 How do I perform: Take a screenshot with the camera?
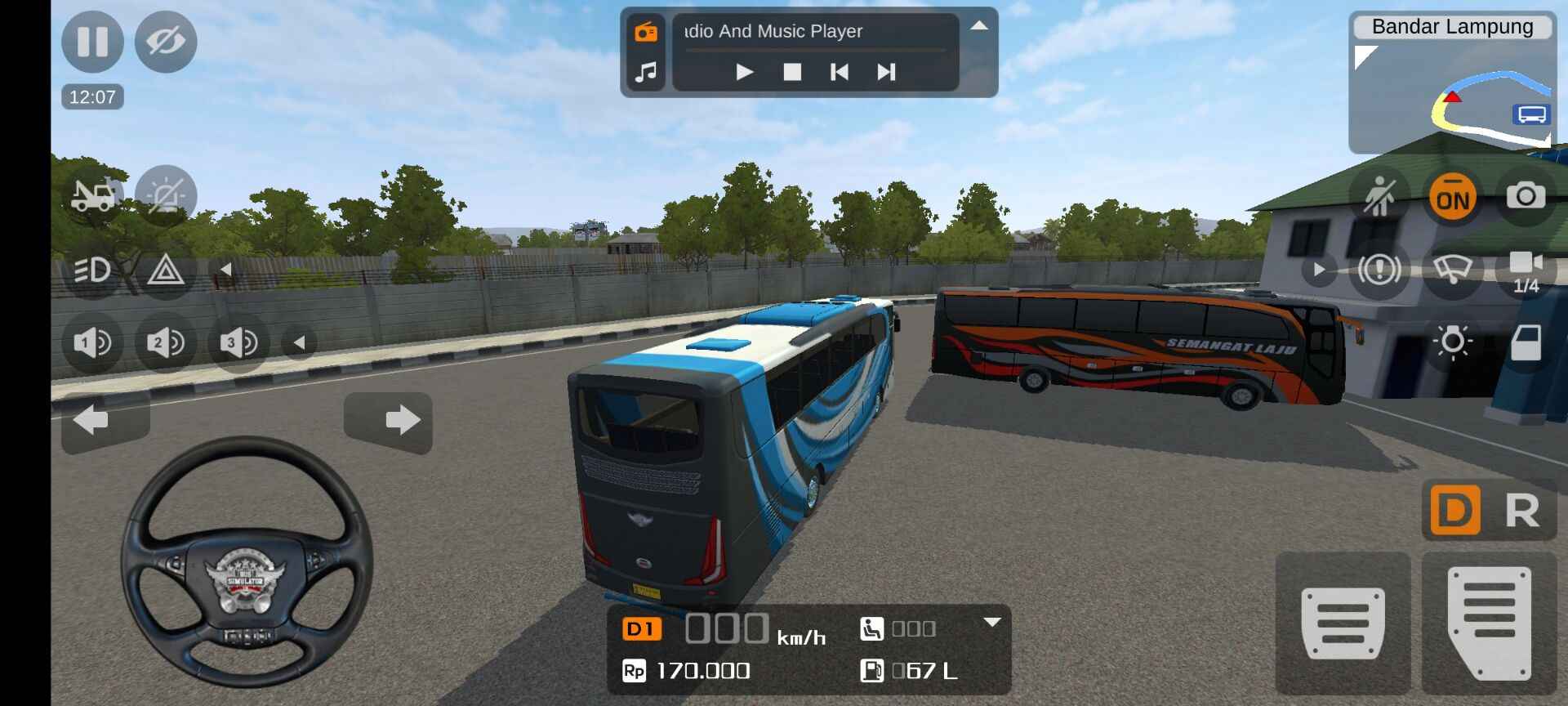tap(1526, 196)
